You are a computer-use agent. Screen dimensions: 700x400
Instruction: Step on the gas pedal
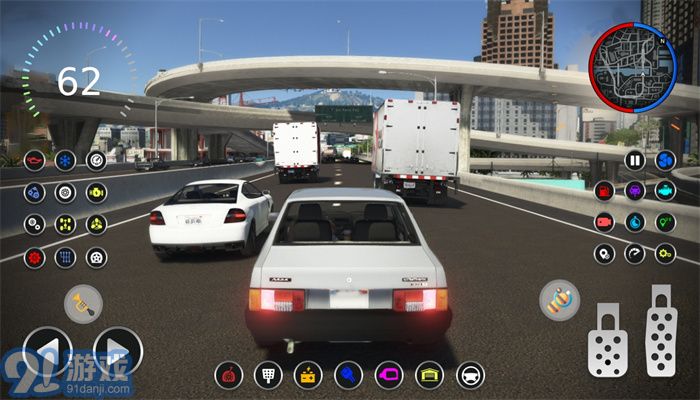point(661,331)
